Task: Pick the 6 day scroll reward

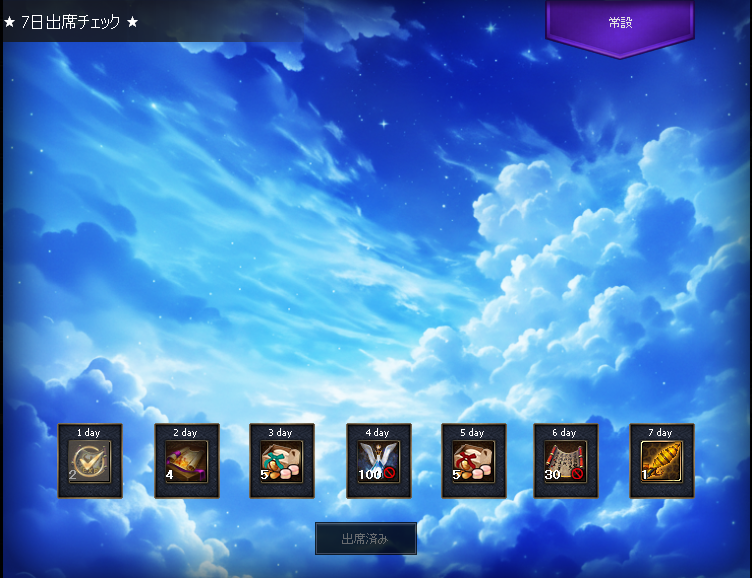Action: tap(566, 462)
